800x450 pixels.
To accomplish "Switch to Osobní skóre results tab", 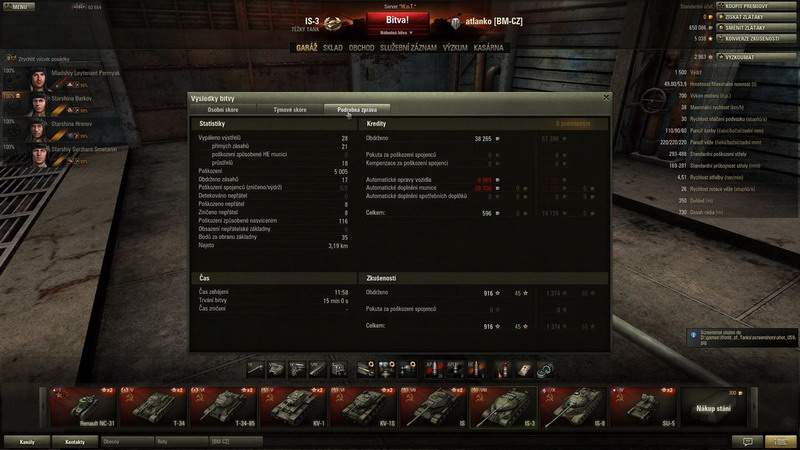I will [x=223, y=108].
